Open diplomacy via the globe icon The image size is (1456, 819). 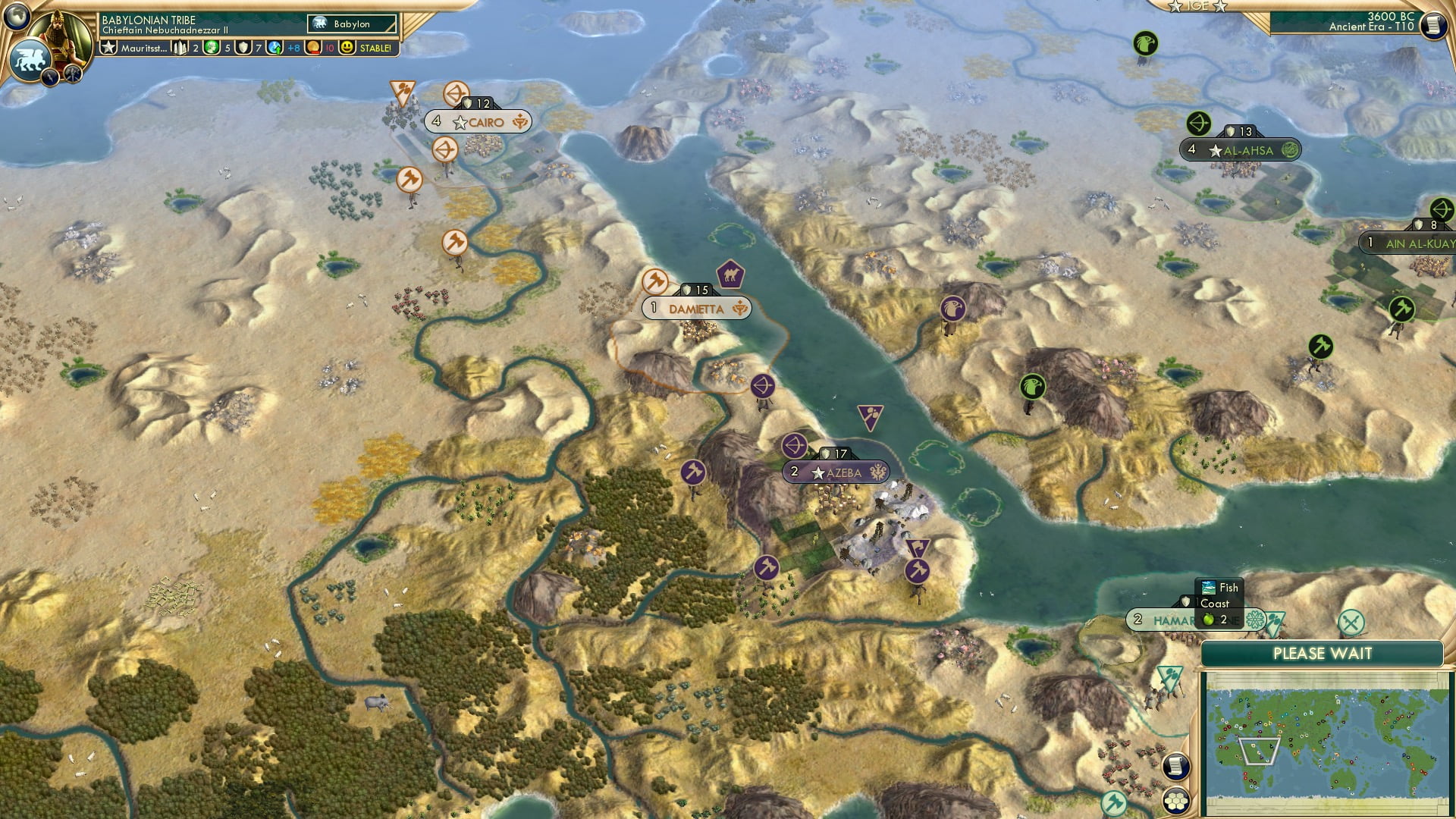[x=16, y=18]
